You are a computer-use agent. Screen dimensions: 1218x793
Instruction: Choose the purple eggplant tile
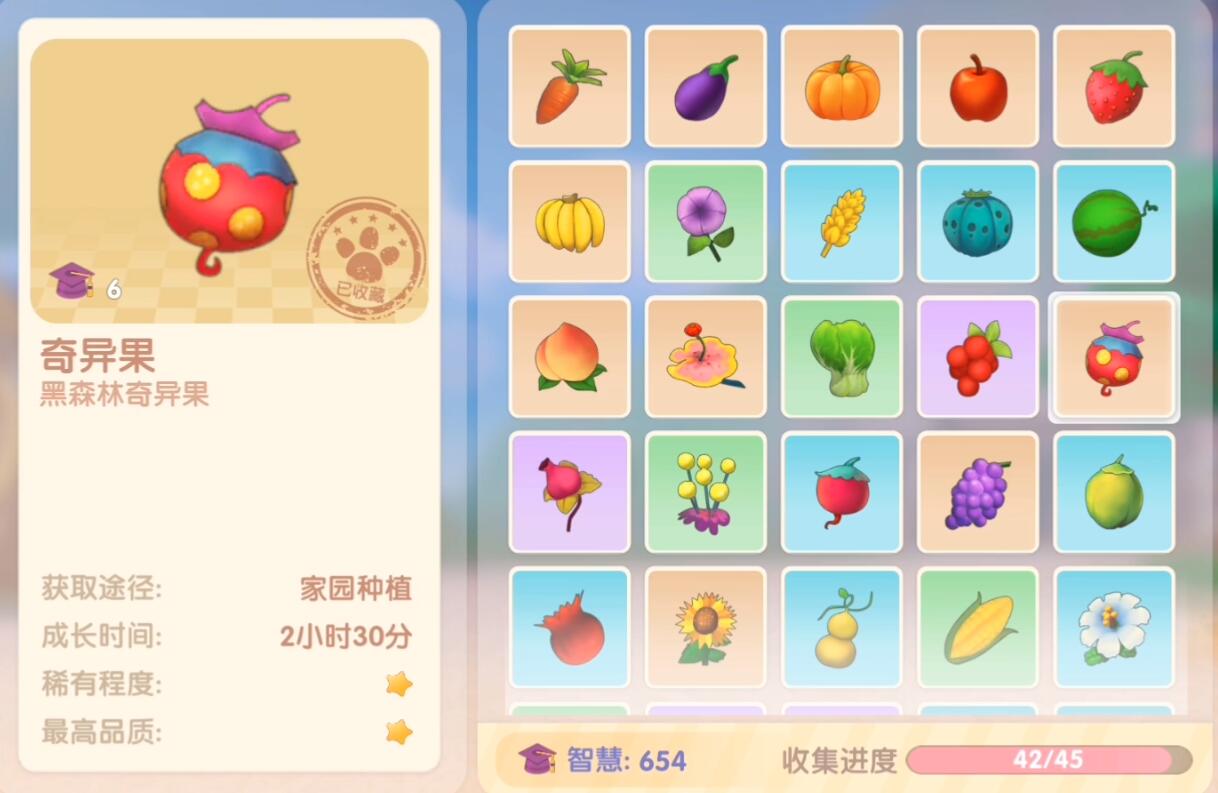click(705, 87)
